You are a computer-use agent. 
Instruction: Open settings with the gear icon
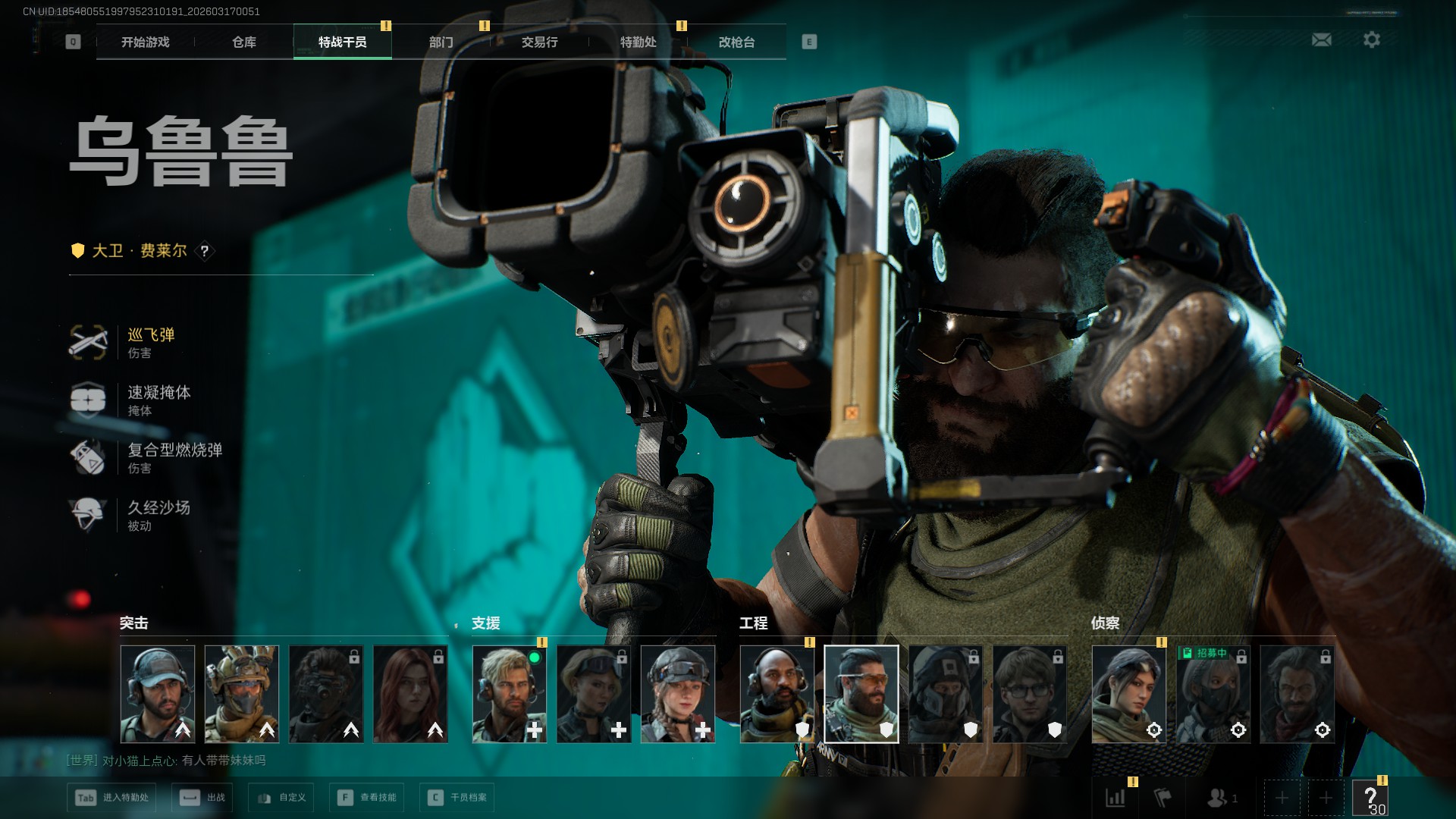point(1371,39)
